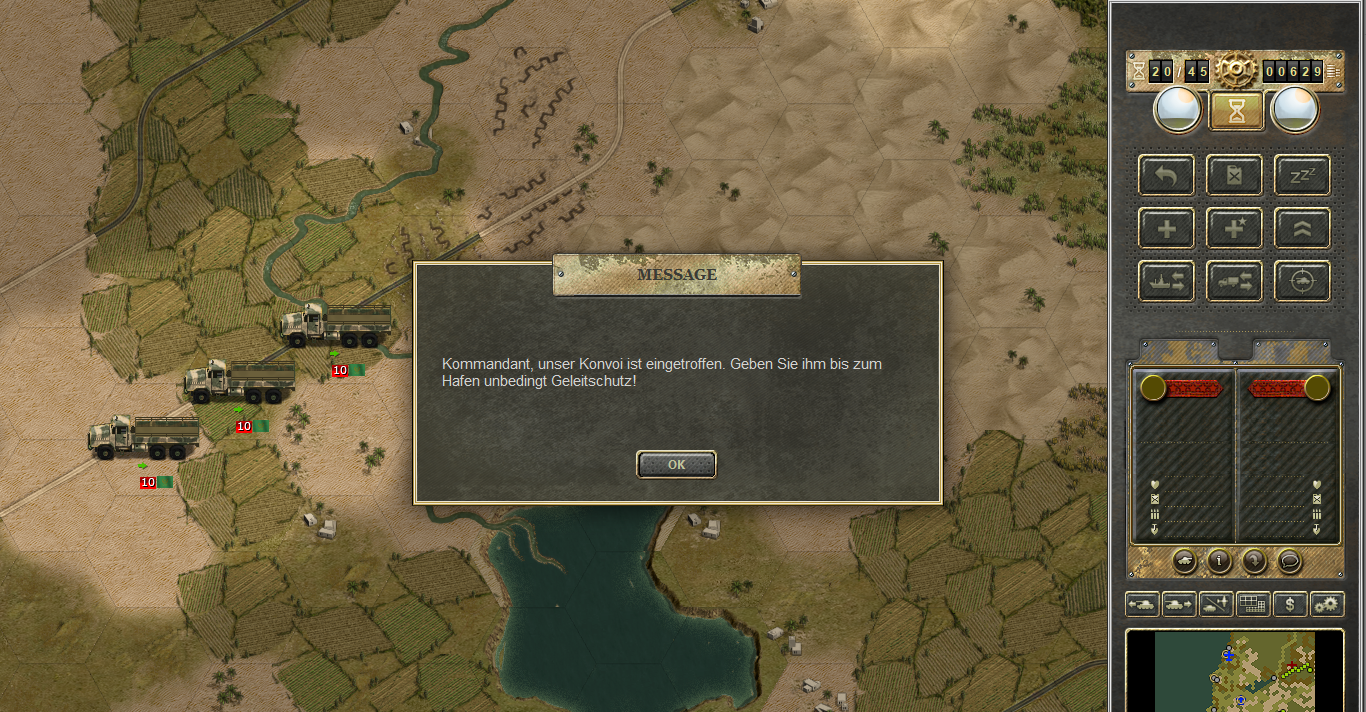Open the purchase menu dollar button
The image size is (1366, 712).
click(x=1290, y=604)
